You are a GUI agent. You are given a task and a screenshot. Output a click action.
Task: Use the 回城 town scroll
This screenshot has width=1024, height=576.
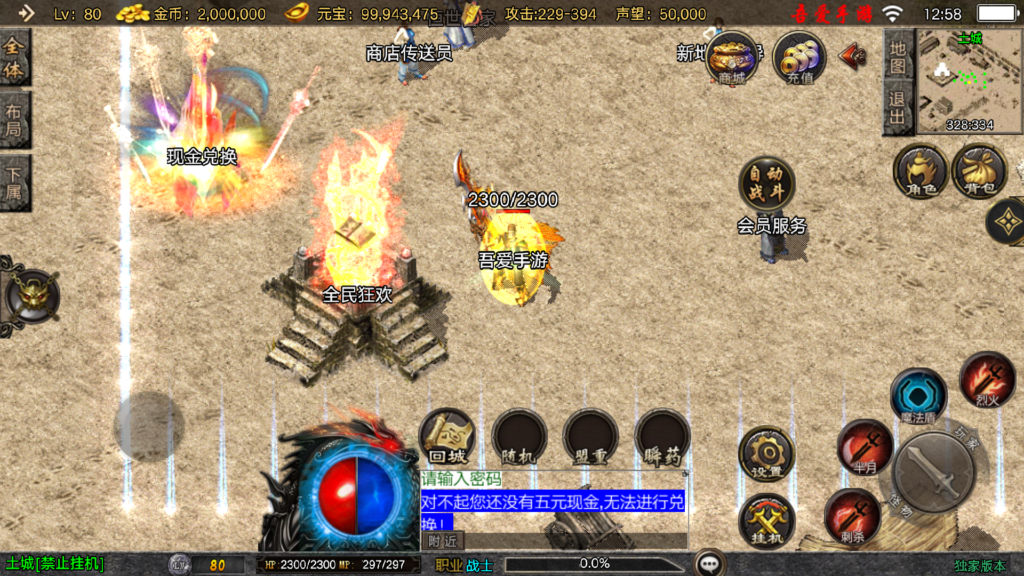tap(447, 437)
